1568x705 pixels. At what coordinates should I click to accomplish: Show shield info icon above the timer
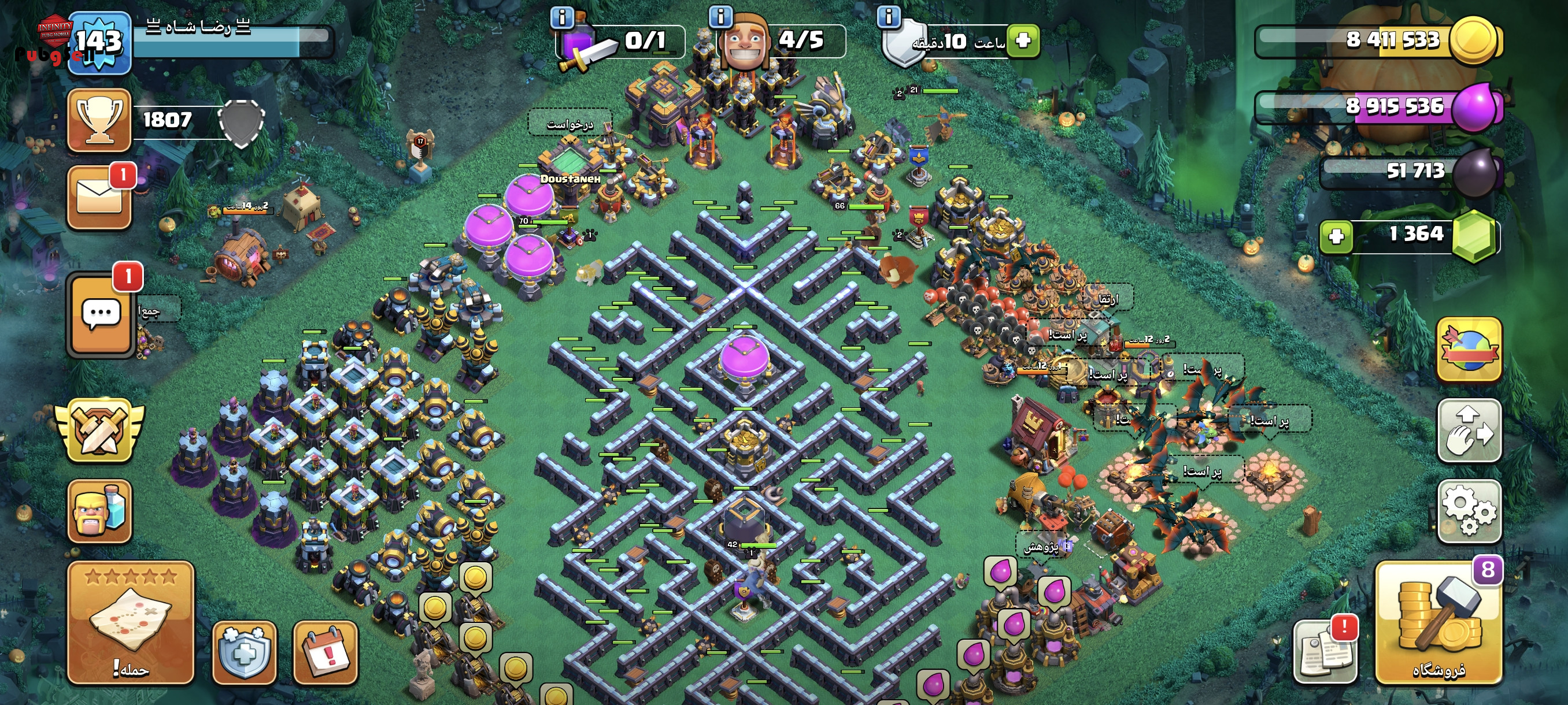tap(888, 16)
